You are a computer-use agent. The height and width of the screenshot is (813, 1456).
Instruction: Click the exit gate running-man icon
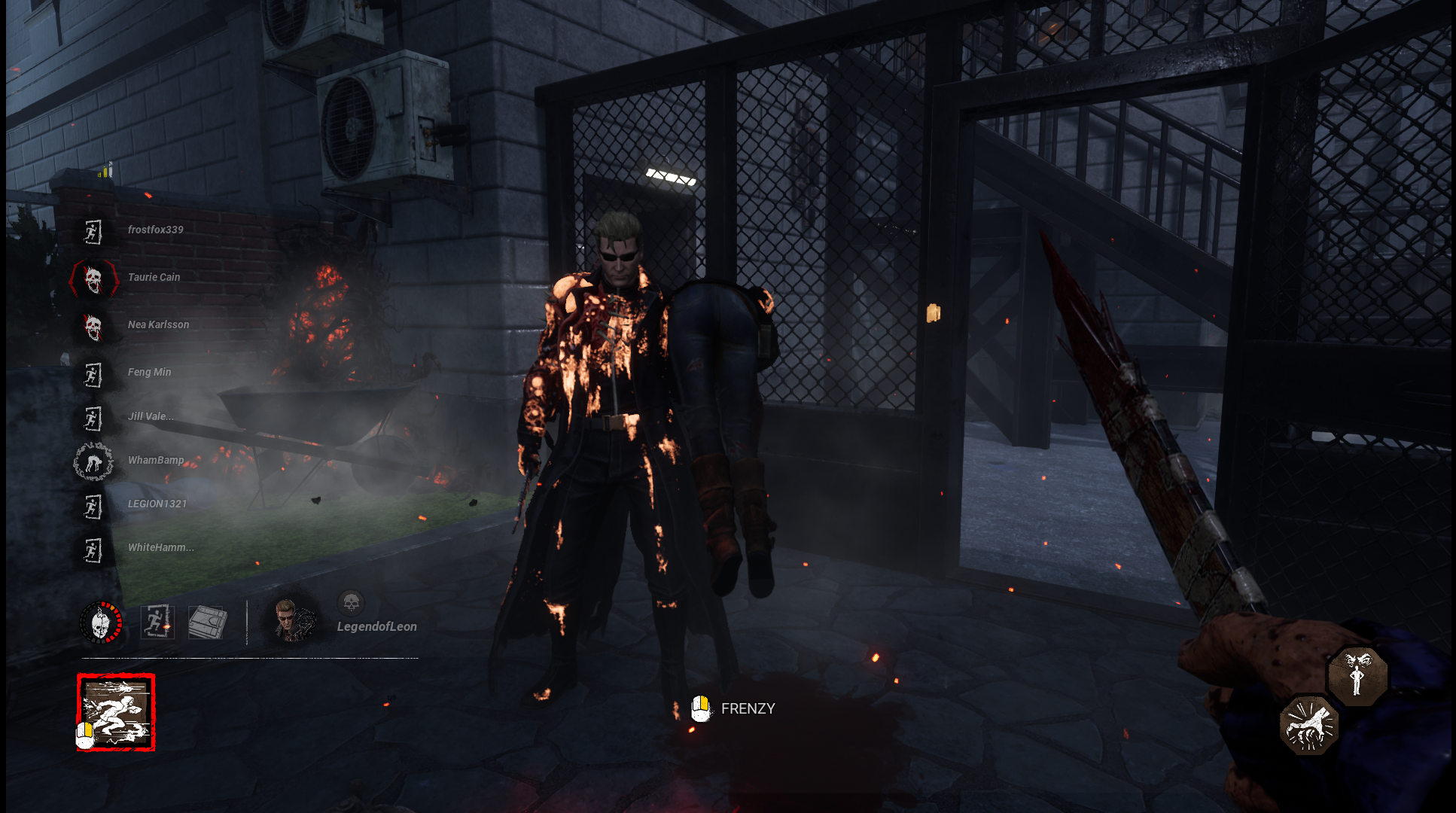click(x=157, y=623)
